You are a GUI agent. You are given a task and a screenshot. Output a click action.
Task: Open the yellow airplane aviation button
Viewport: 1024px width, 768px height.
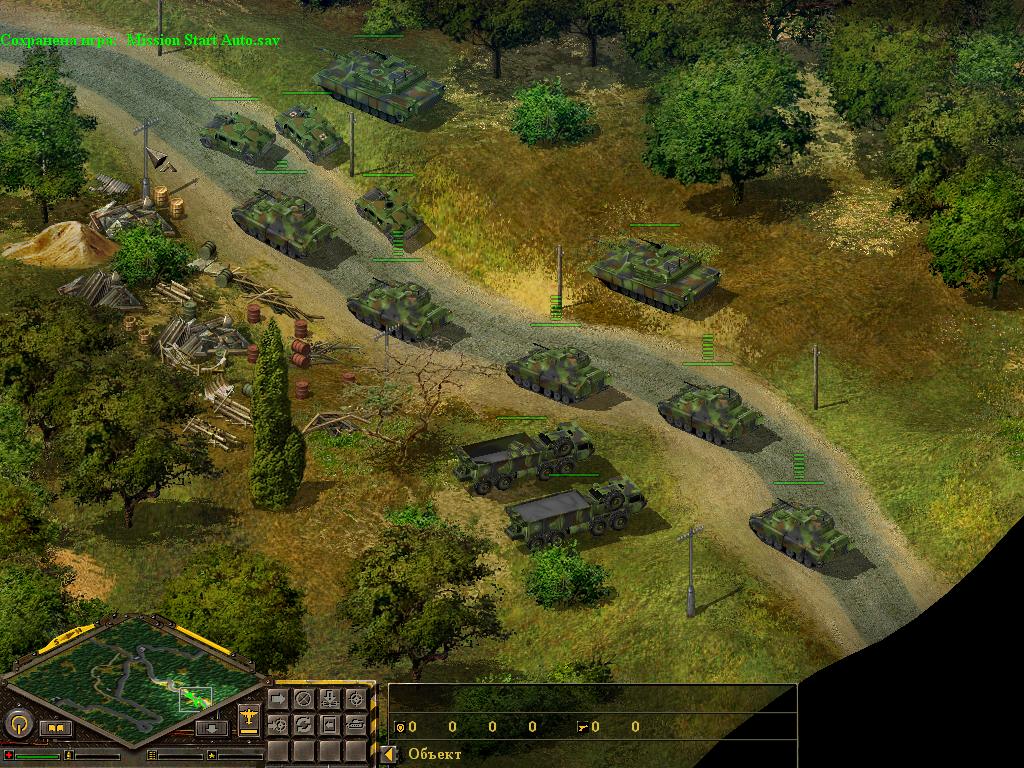(x=249, y=718)
